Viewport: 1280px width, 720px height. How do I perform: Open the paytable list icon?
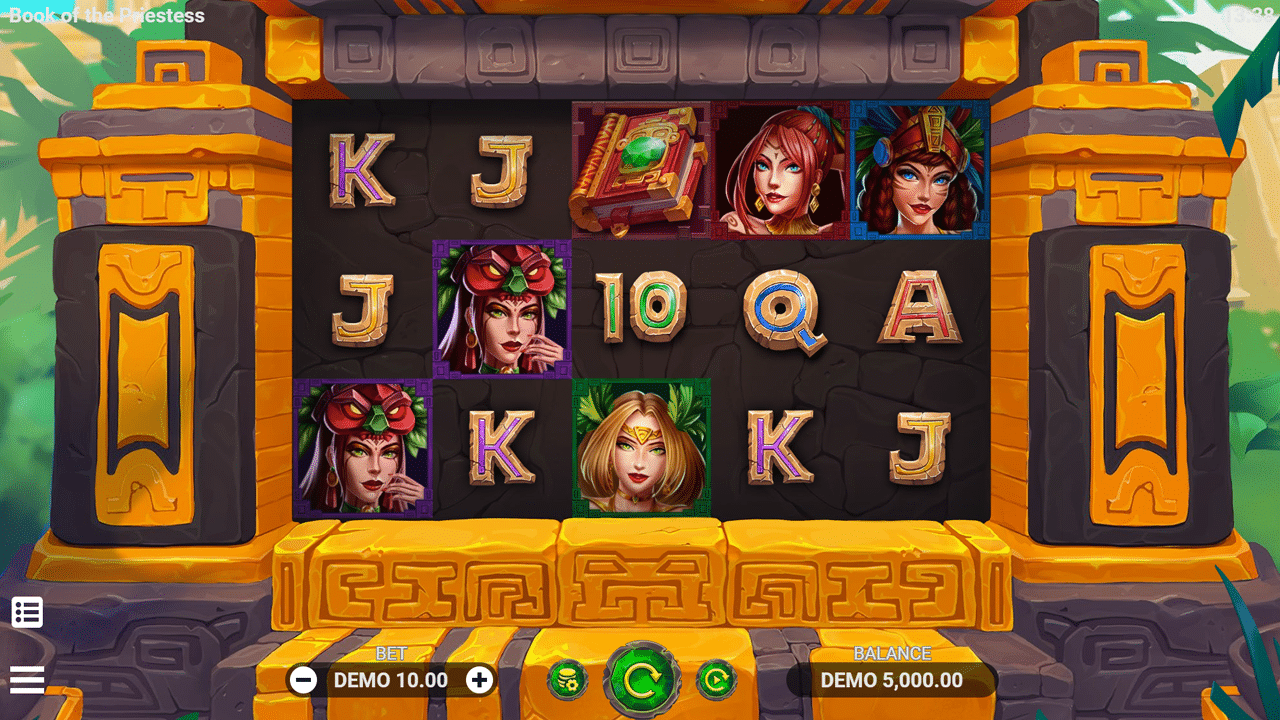(x=27, y=612)
